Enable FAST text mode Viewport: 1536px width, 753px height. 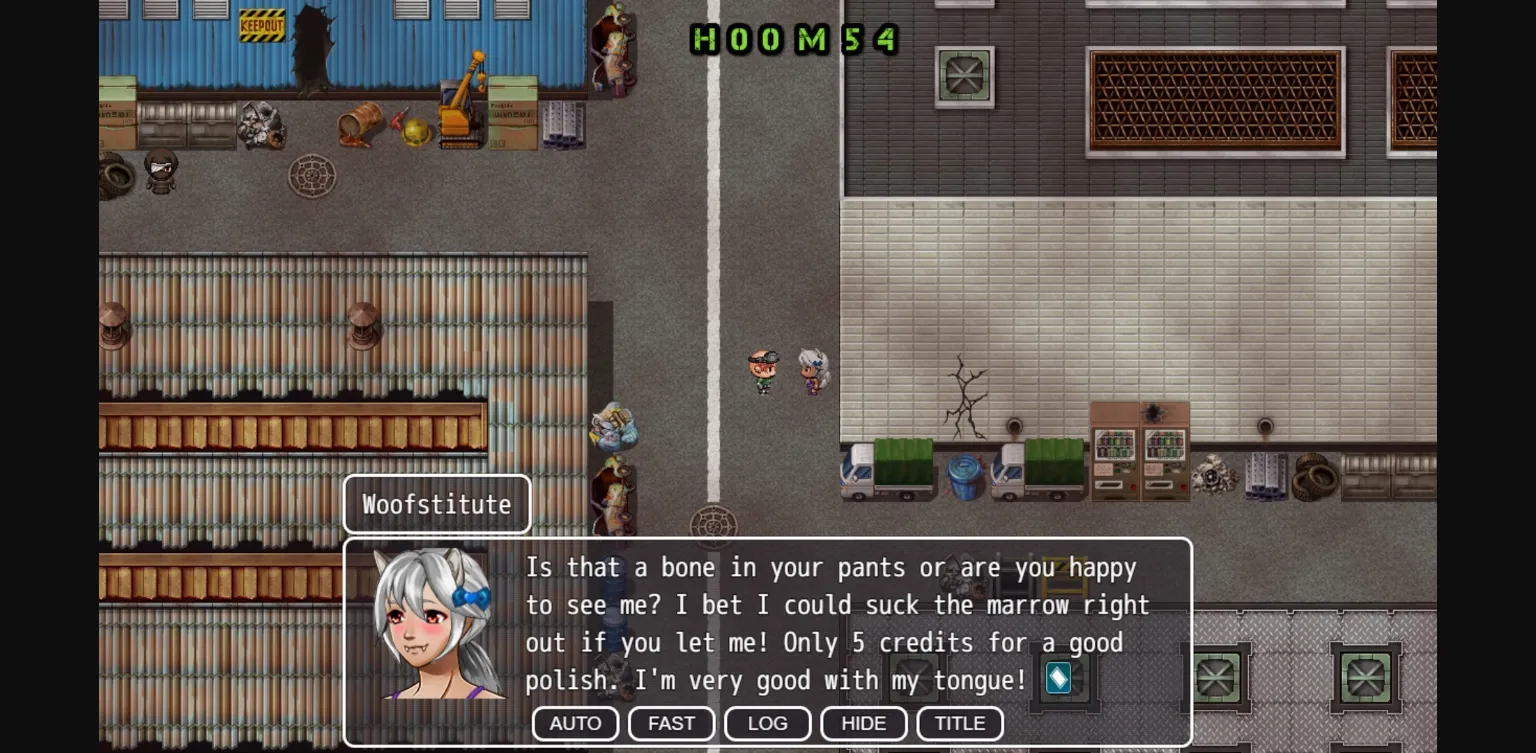pos(671,723)
